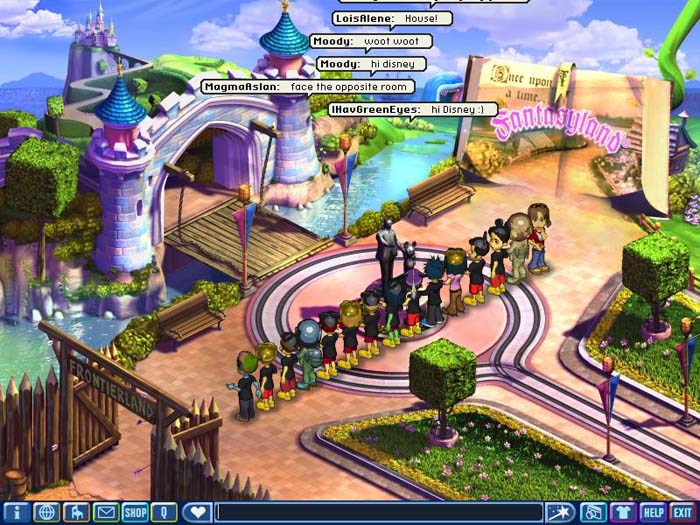Open the mail envelope icon
The image size is (700, 525).
[106, 513]
